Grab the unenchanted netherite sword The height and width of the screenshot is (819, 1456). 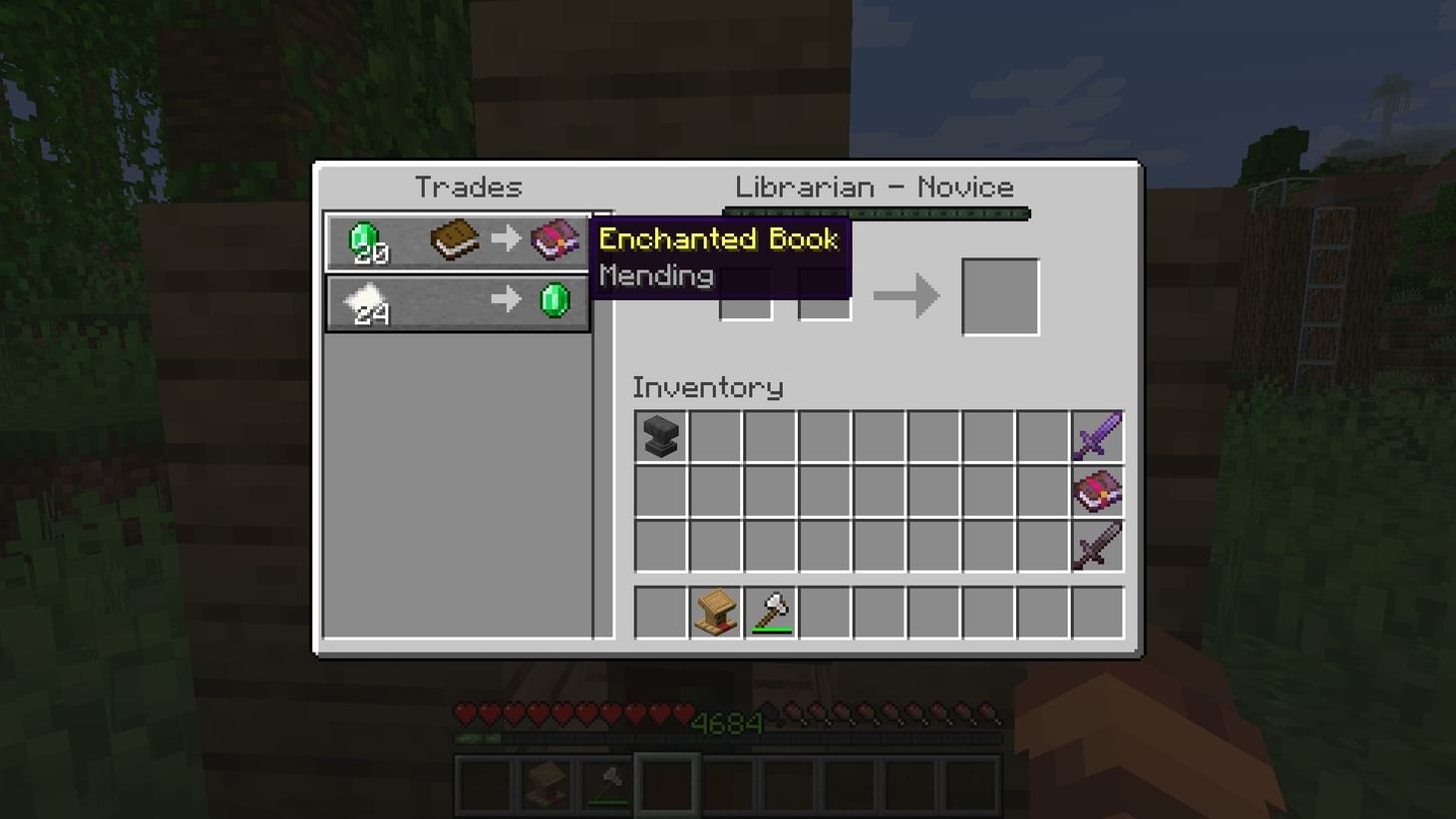[1096, 545]
